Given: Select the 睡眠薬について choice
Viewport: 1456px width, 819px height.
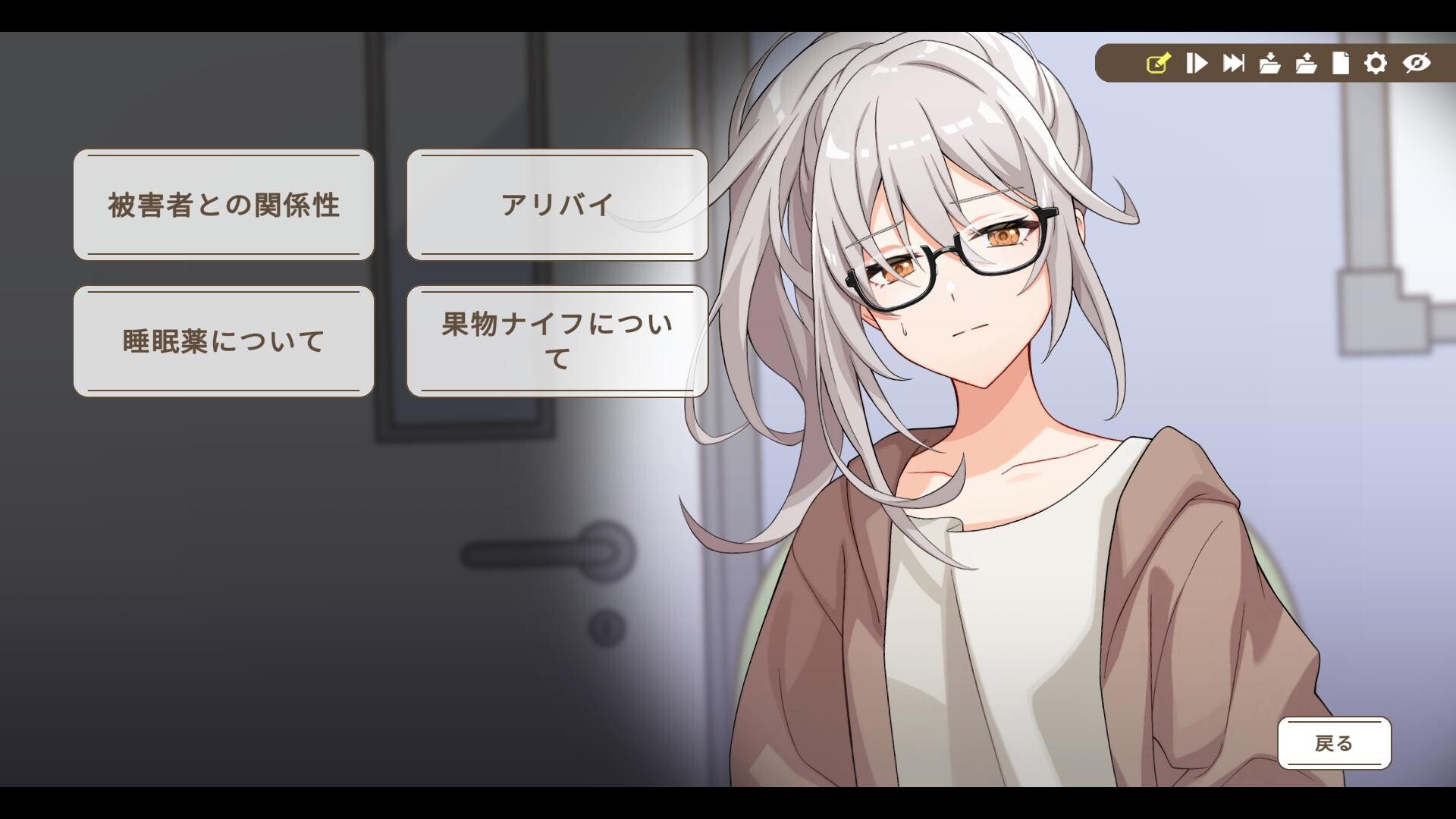Looking at the screenshot, I should pos(224,340).
